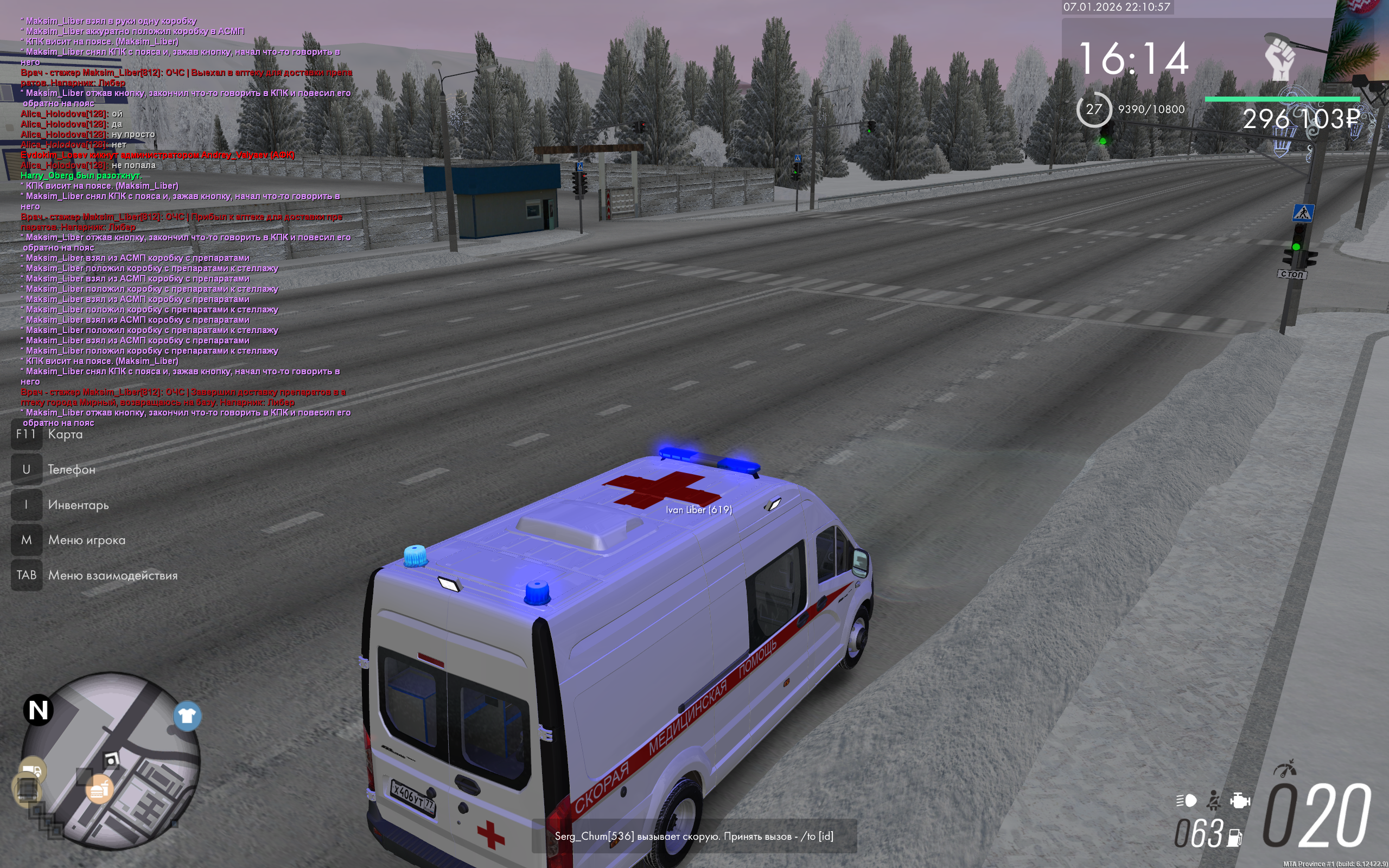Toggle the headlights indicator icon
1389x868 pixels.
(1186, 800)
